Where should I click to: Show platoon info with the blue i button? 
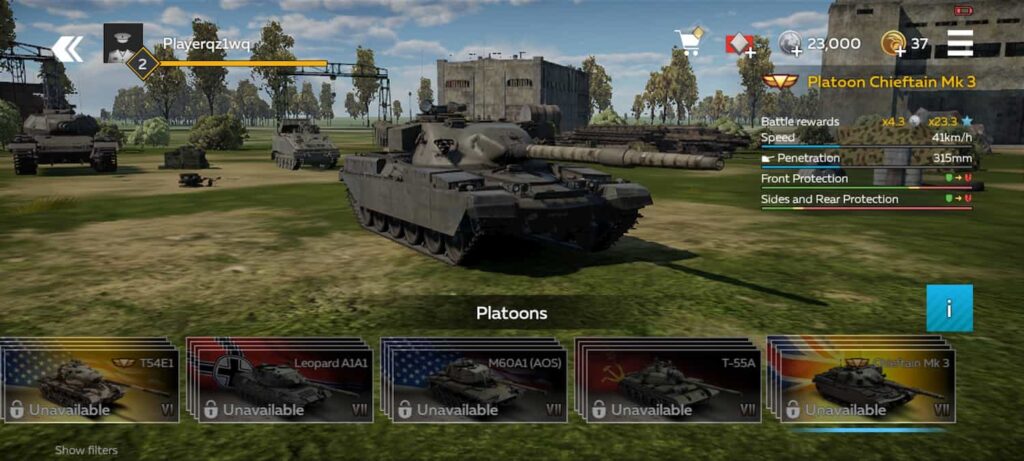pyautogui.click(x=949, y=308)
